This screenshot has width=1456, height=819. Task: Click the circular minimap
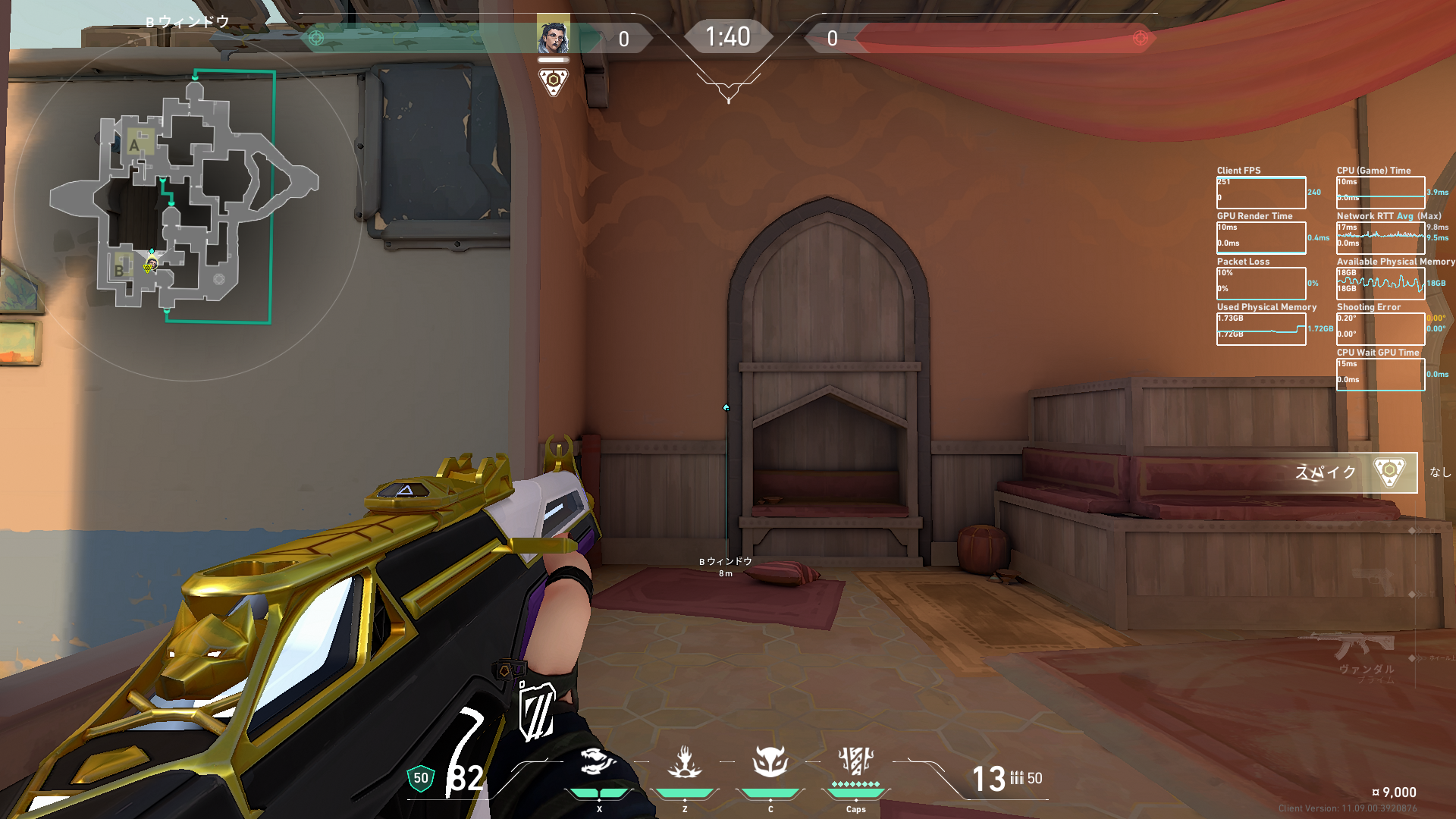(187, 203)
